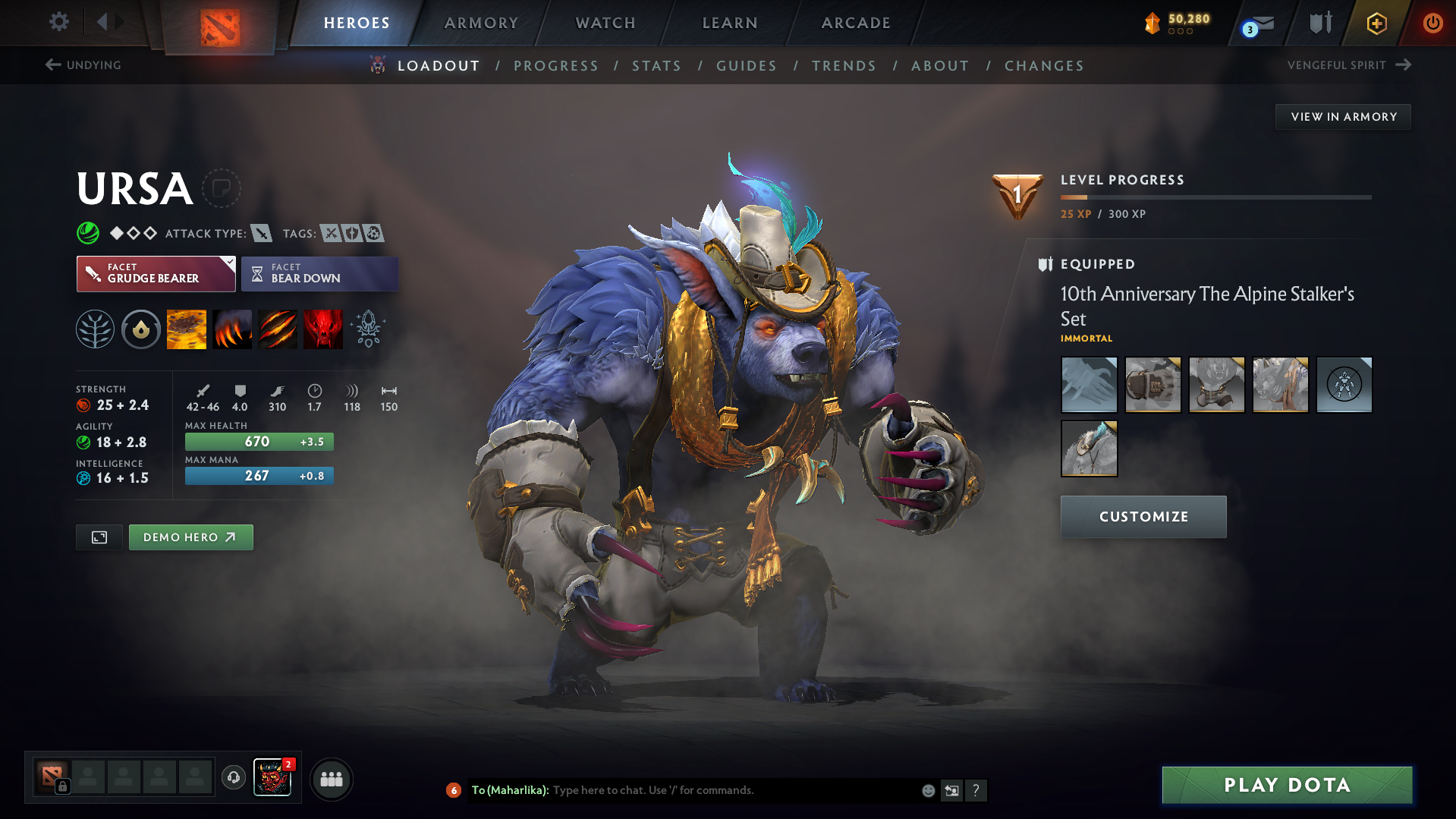Switch to the Bear Down facet
The height and width of the screenshot is (819, 1456).
[x=319, y=273]
